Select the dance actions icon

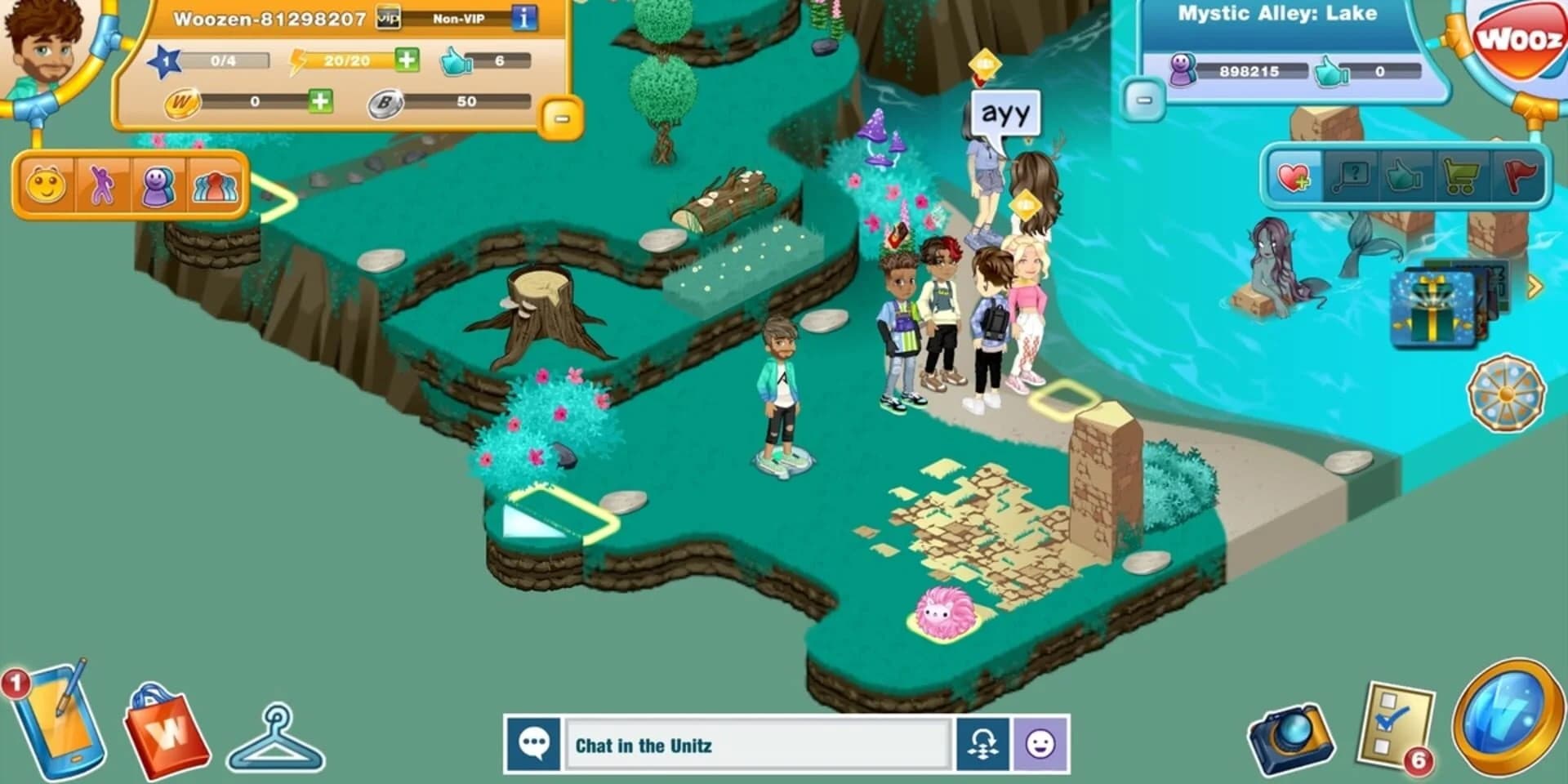click(102, 186)
